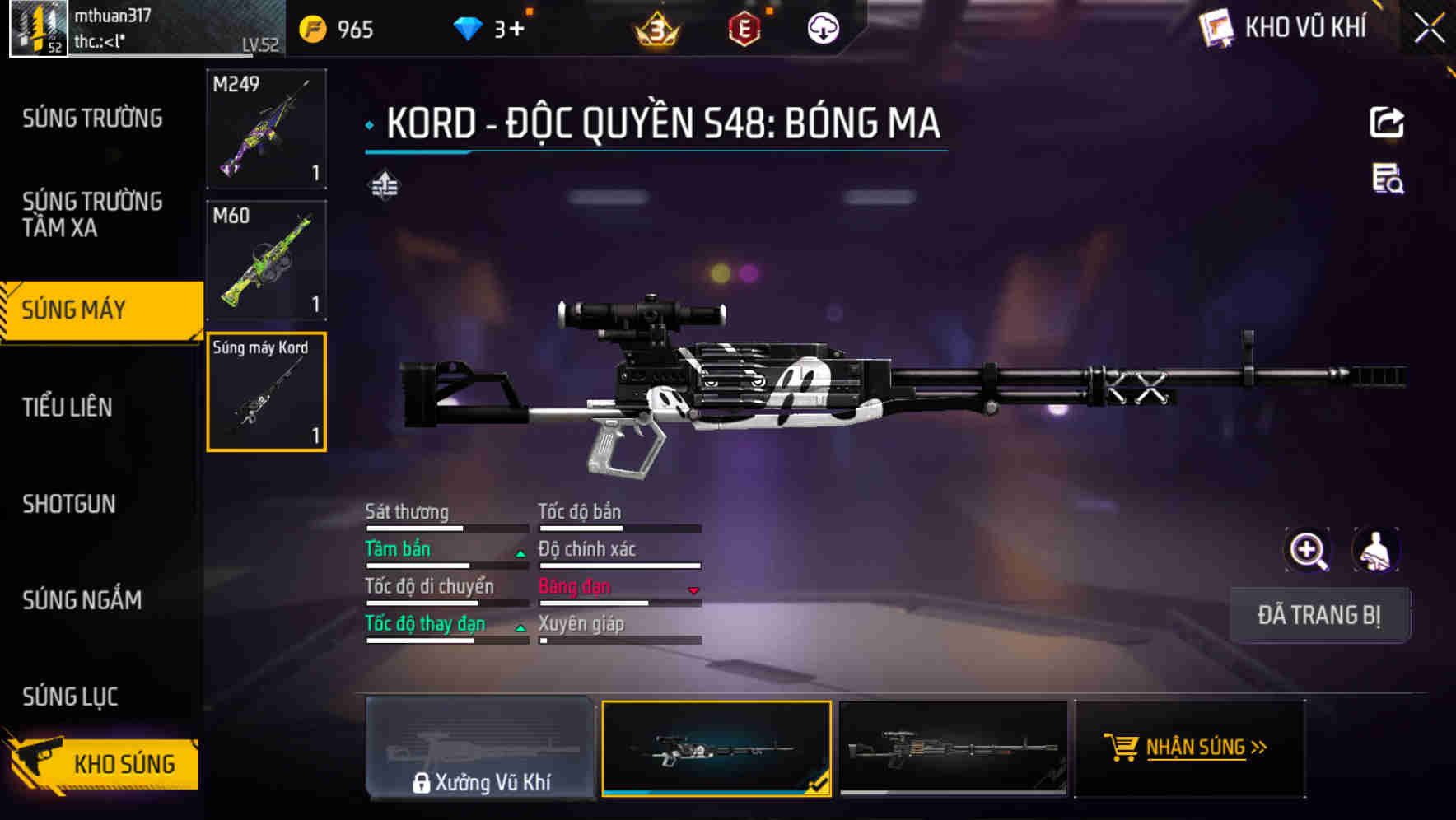Viewport: 1456px width, 820px height.
Task: Open the Súng Ngắm category
Action: (82, 600)
